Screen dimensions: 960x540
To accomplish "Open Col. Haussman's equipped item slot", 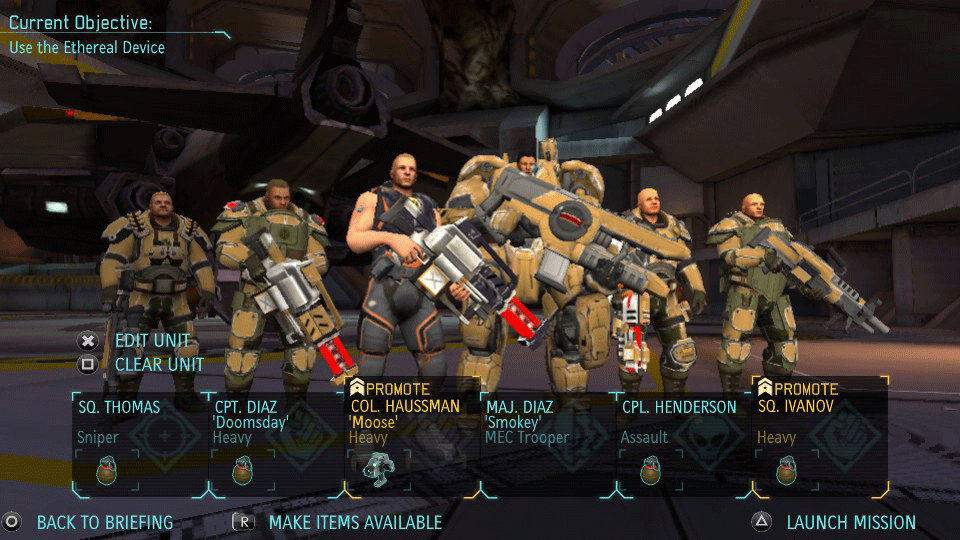I will 378,468.
